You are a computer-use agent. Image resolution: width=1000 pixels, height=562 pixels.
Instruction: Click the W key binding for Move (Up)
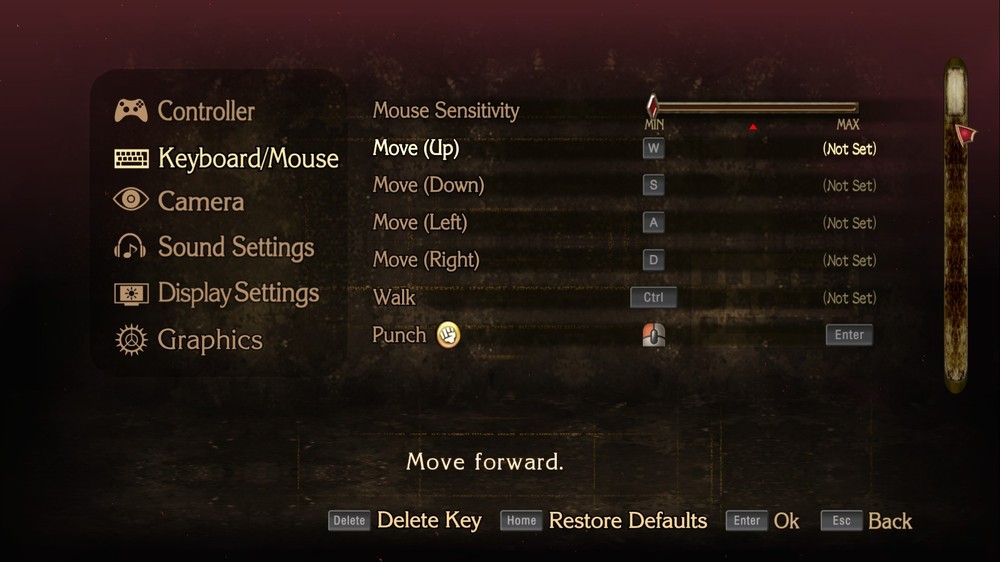(x=653, y=148)
